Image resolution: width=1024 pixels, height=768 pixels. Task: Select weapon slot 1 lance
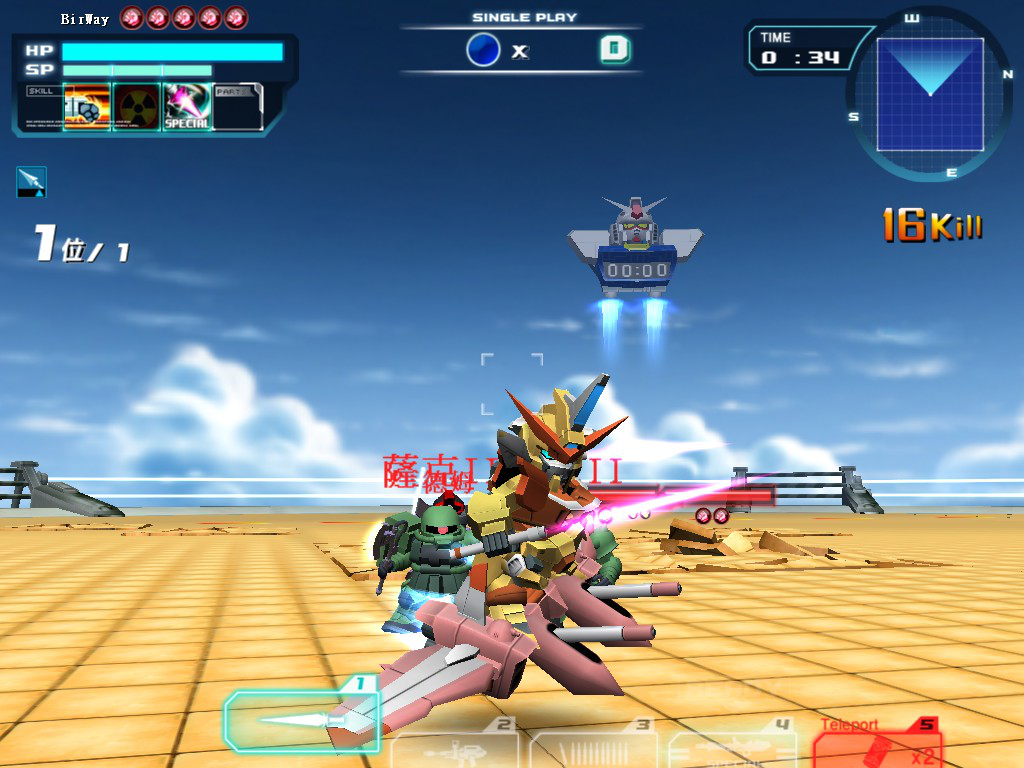(x=301, y=719)
